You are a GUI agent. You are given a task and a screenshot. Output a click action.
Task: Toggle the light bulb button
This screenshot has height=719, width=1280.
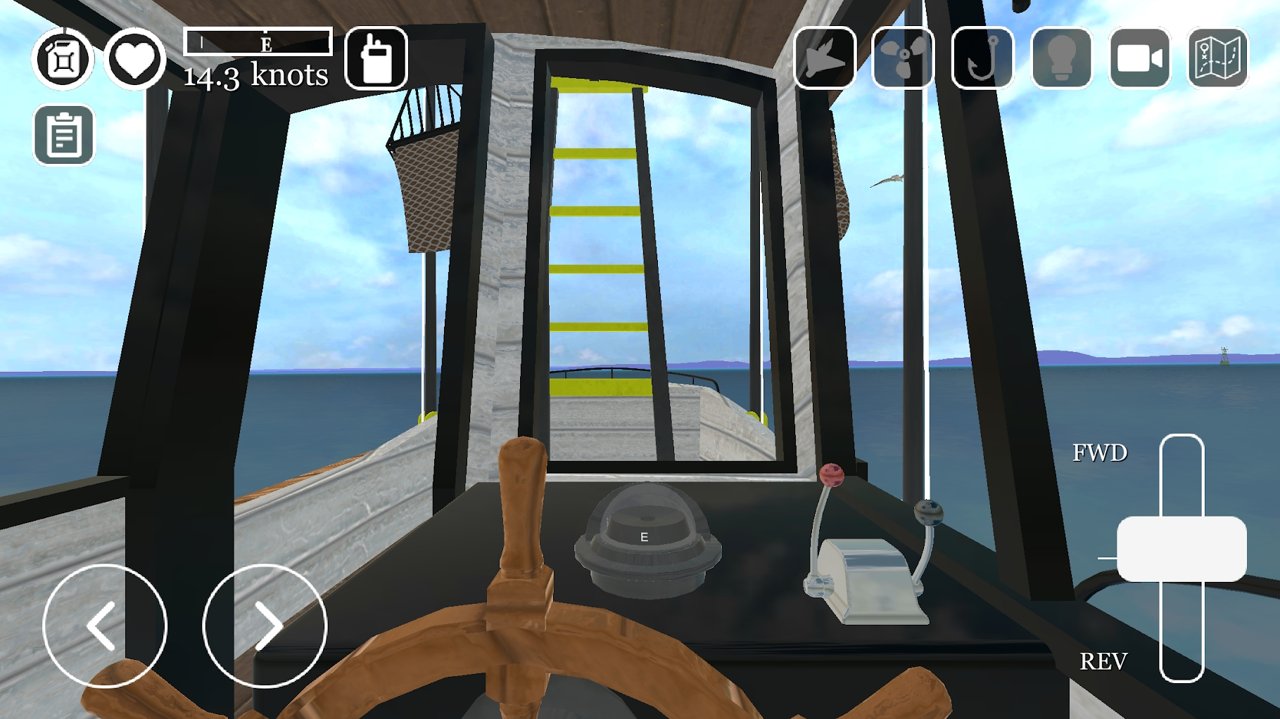1061,59
